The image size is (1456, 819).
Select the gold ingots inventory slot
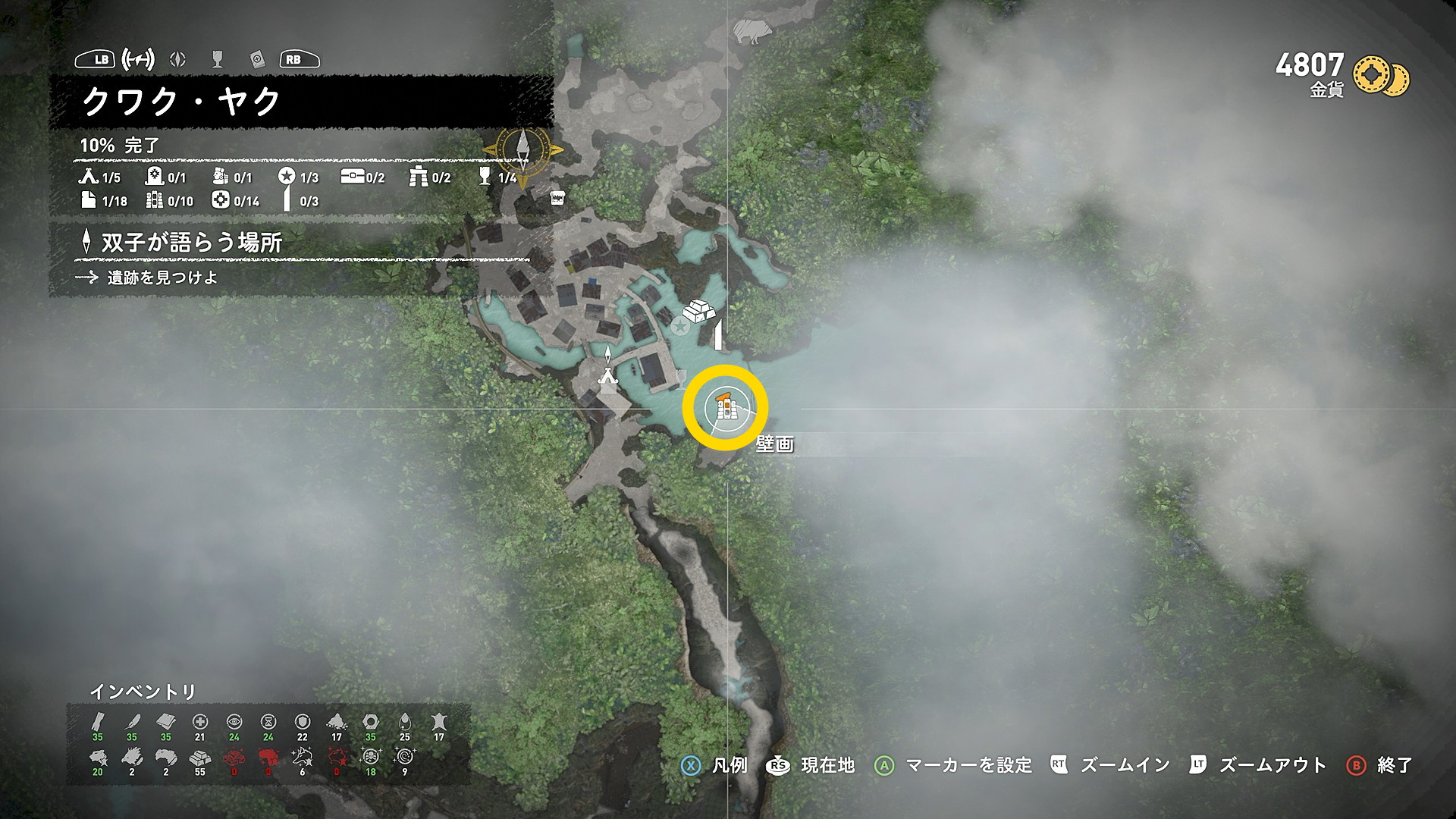click(x=199, y=758)
